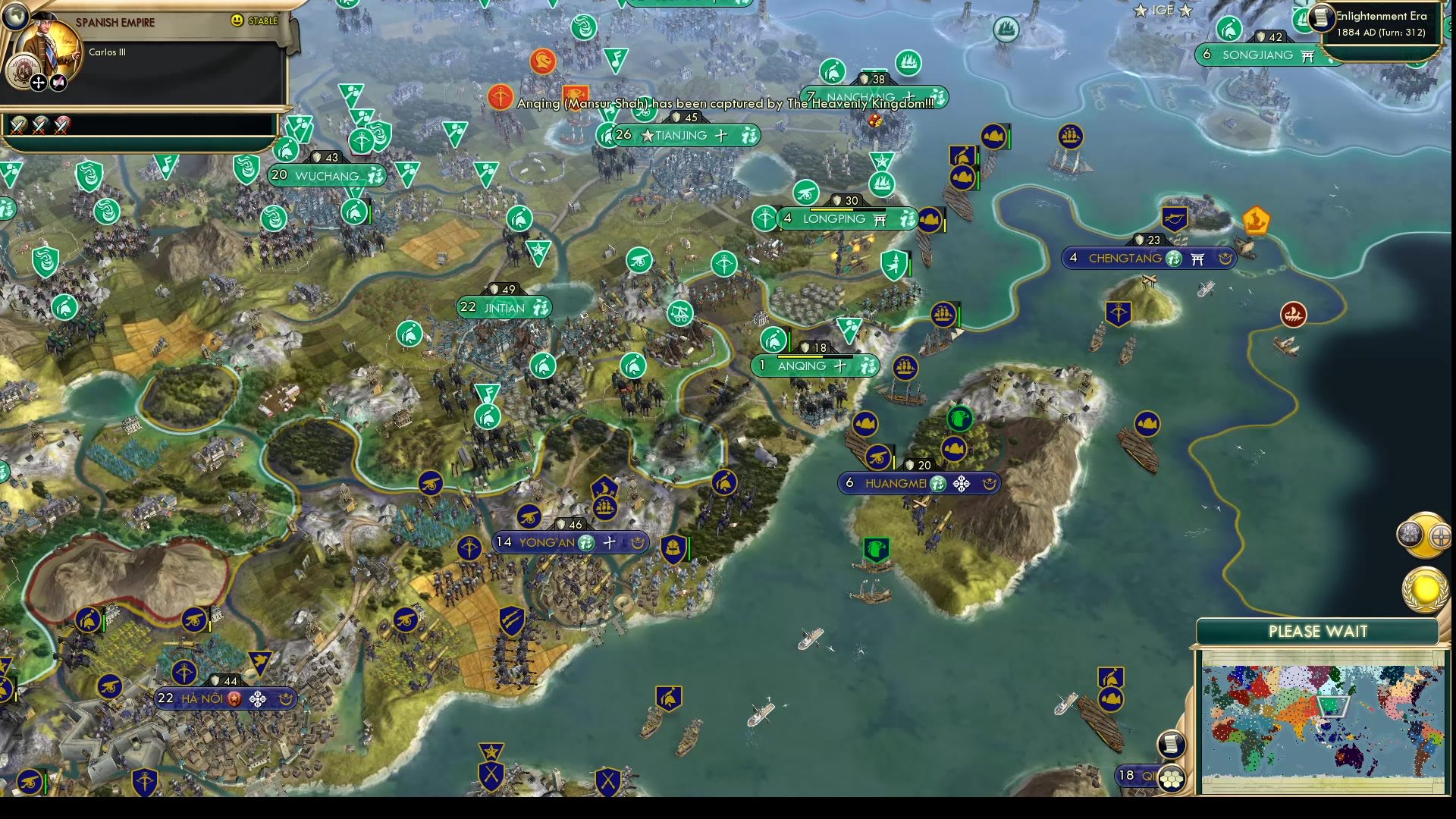Click the stable happiness smiley face
This screenshot has width=1456, height=819.
(x=239, y=20)
